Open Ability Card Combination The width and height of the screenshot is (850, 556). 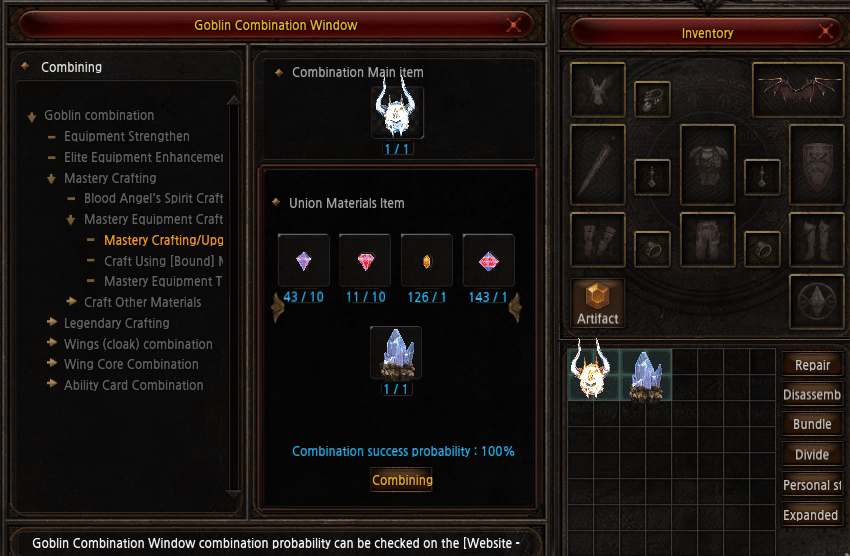133,385
